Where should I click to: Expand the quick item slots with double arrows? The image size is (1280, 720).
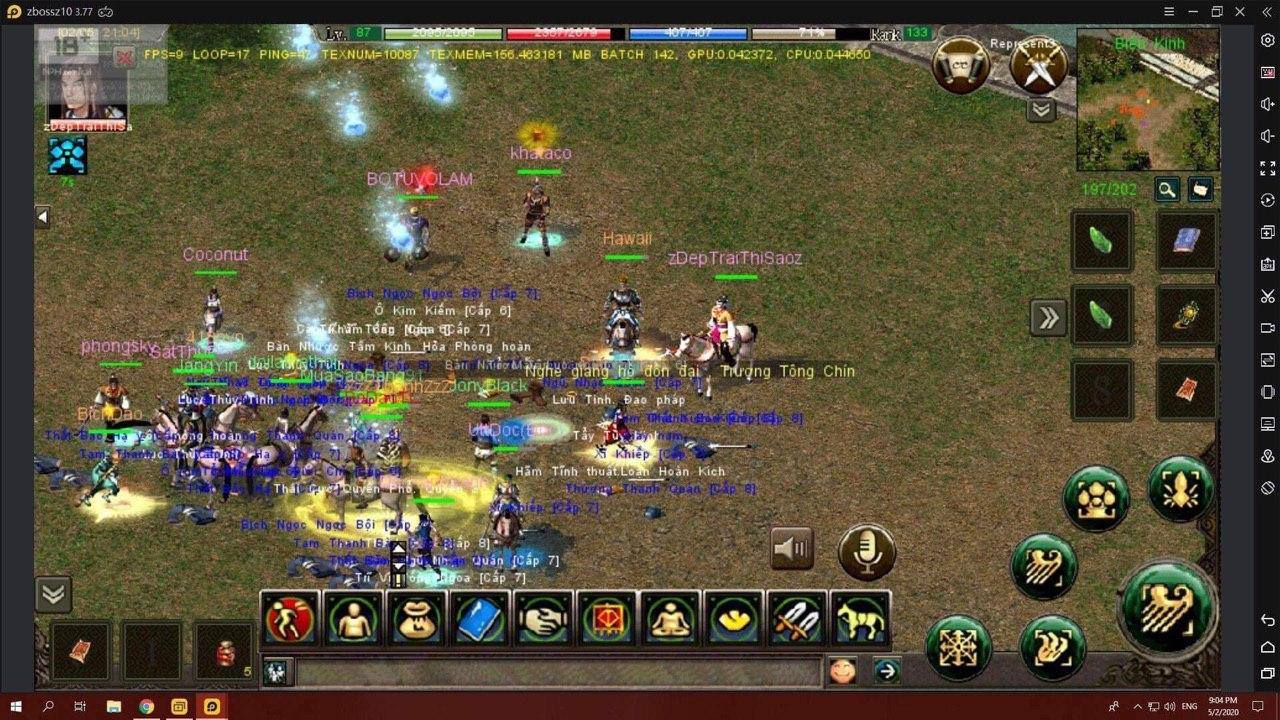[x=1048, y=316]
